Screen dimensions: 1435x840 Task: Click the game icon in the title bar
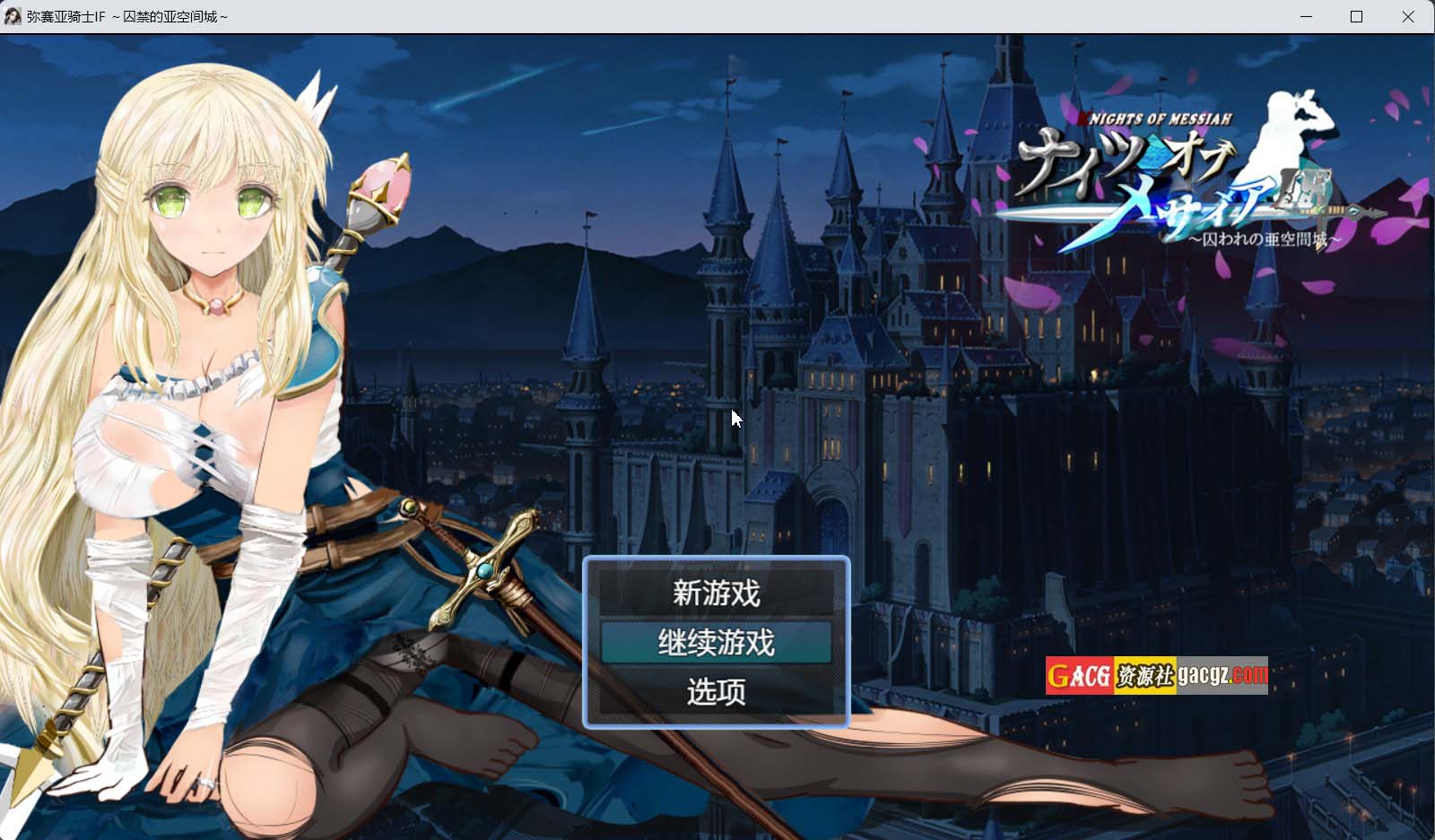[x=14, y=16]
